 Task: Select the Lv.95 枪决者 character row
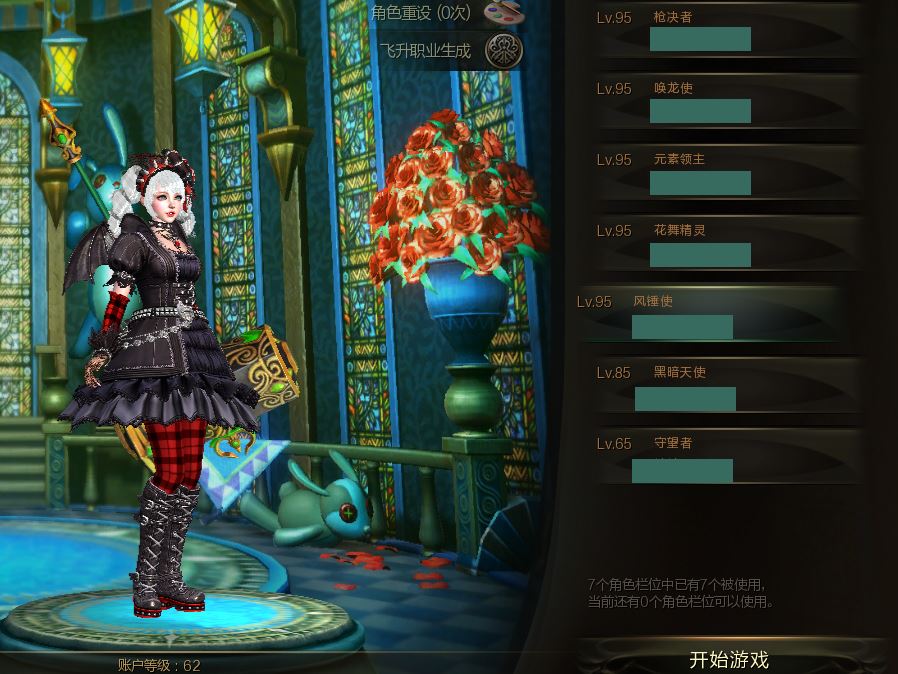722,30
